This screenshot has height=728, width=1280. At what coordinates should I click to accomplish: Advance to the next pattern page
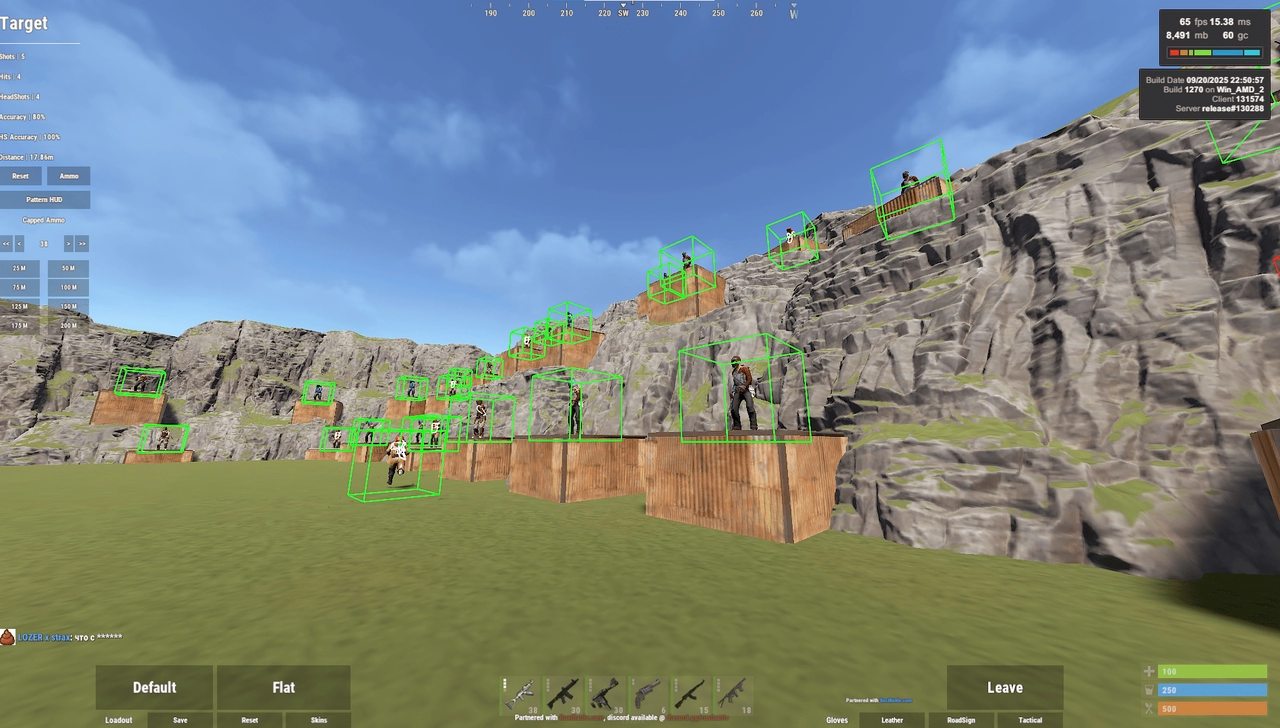point(66,243)
